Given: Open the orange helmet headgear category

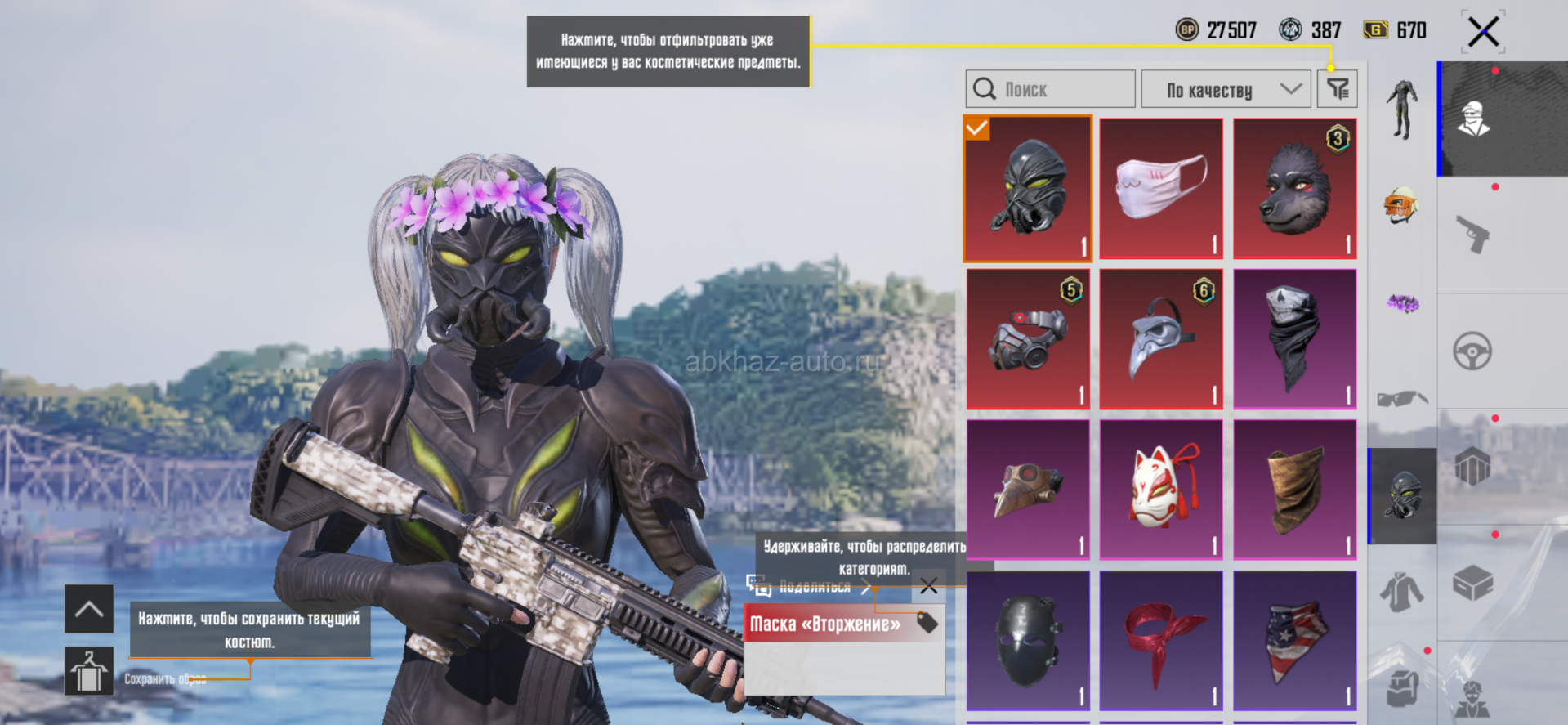Looking at the screenshot, I should 1402,205.
